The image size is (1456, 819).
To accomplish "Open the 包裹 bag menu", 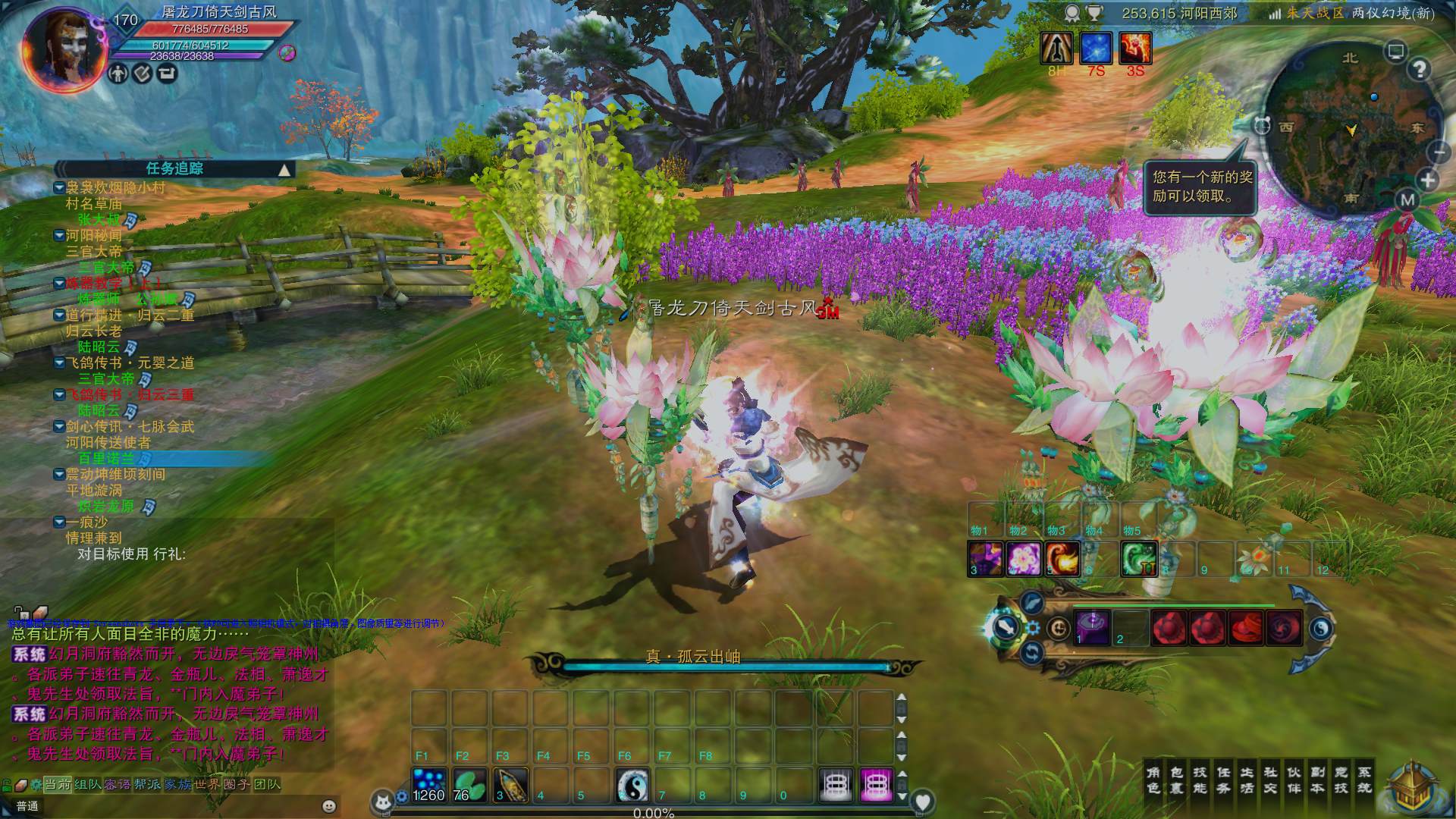I will coord(1176,780).
